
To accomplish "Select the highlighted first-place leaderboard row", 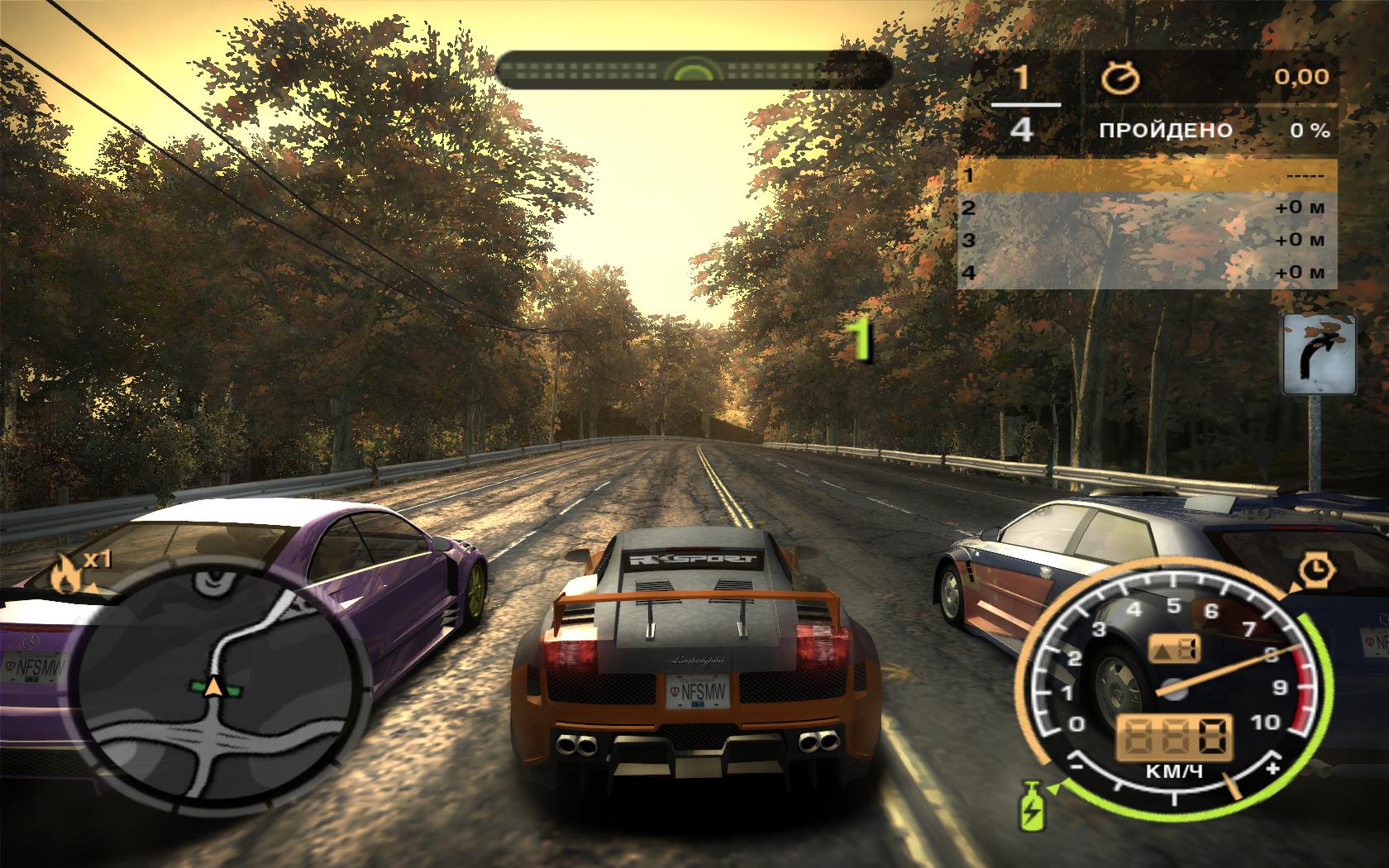I will pos(1147,175).
